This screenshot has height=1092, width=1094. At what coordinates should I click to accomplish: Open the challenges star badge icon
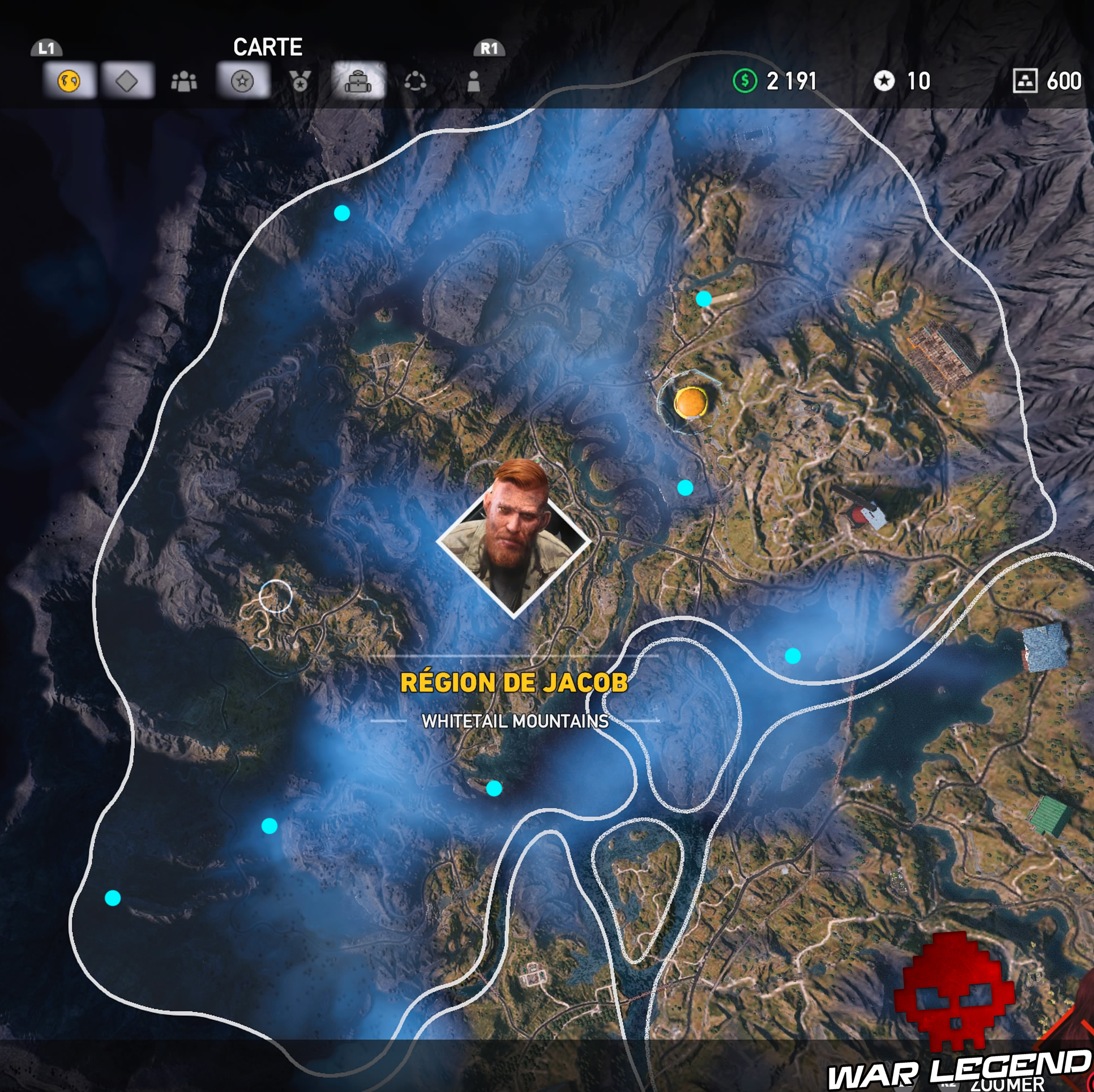point(242,82)
